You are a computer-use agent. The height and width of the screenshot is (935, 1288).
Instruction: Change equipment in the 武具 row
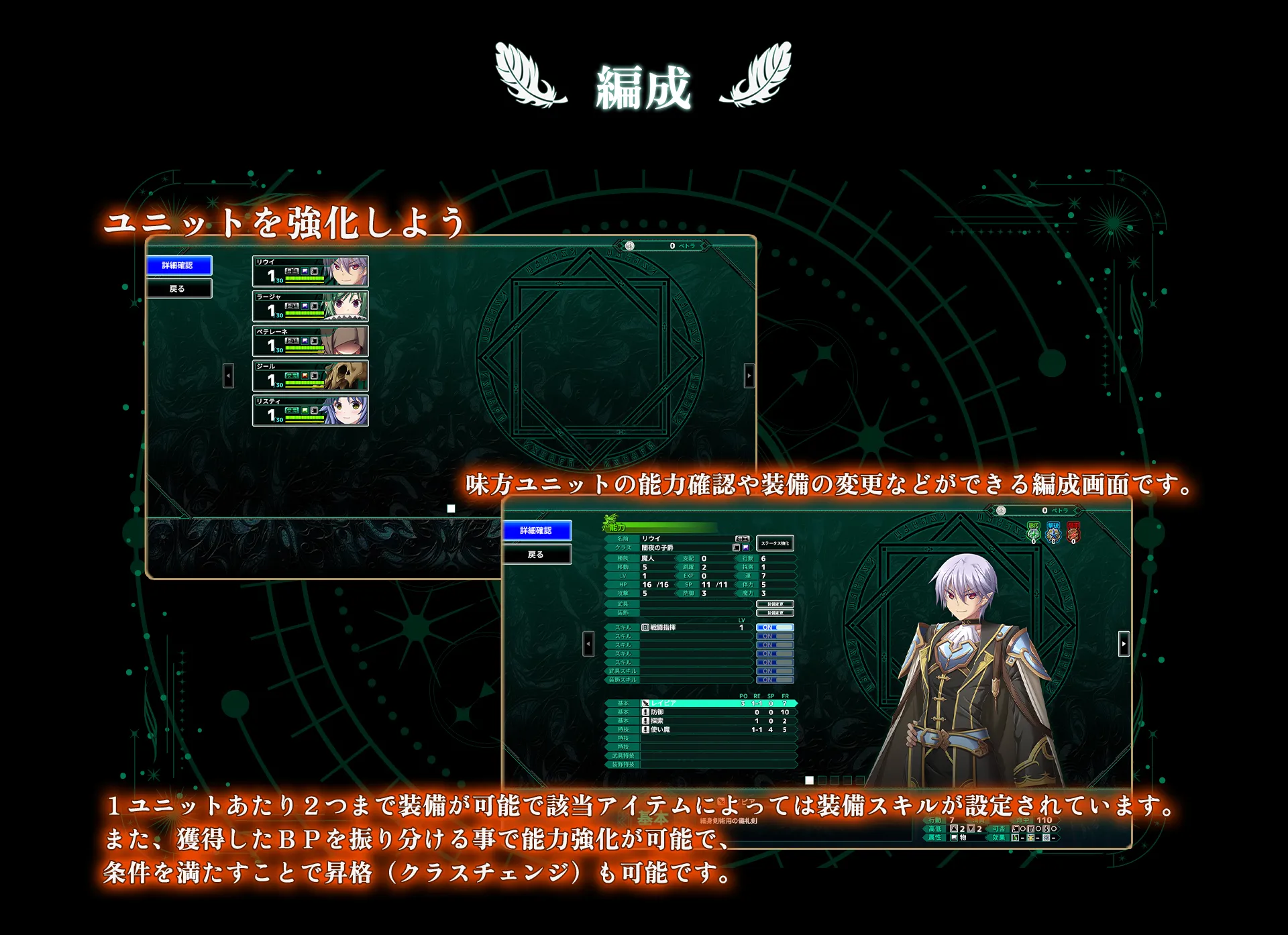tap(775, 604)
